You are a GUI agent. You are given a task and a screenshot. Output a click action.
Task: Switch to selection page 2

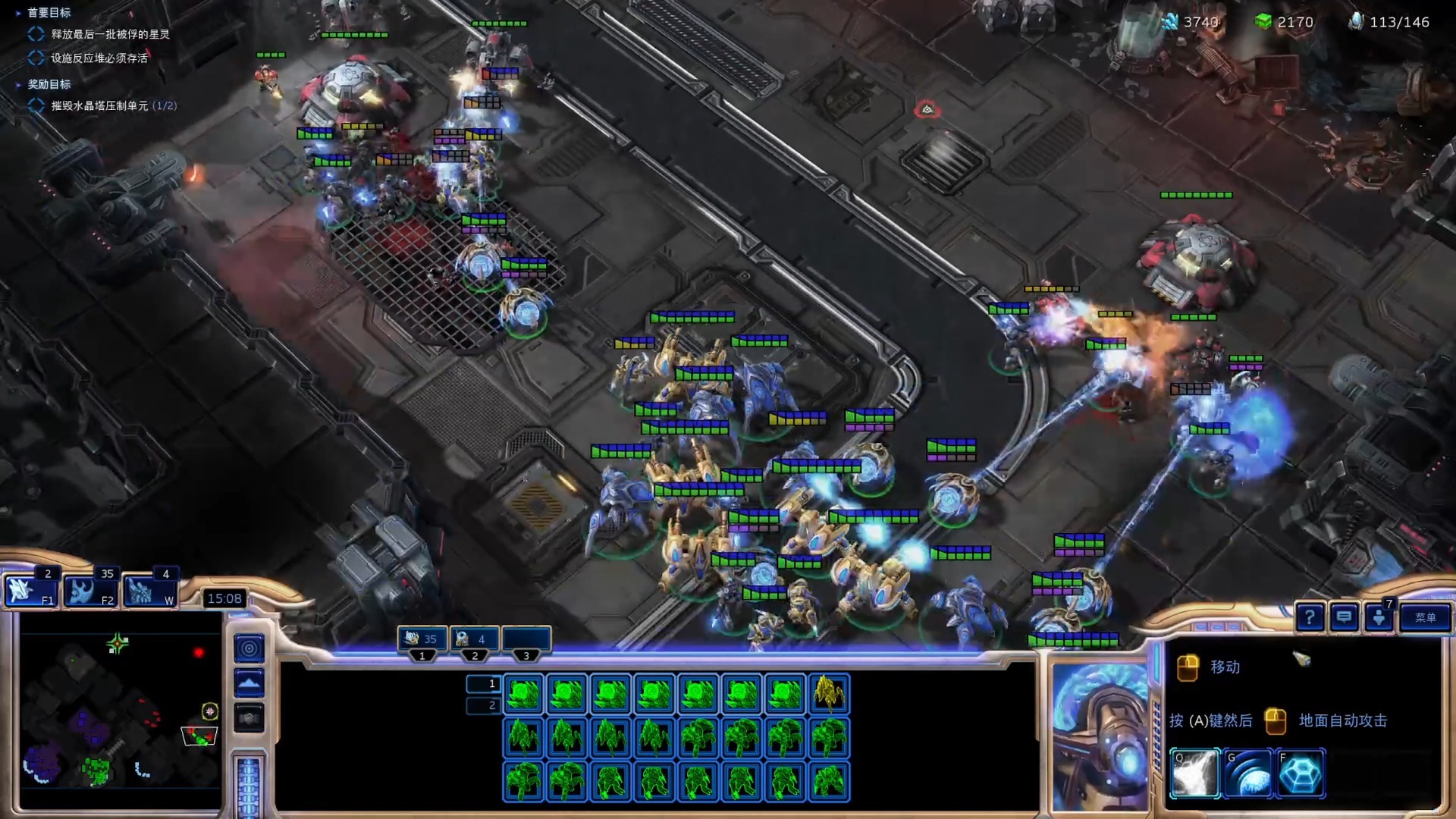[483, 705]
